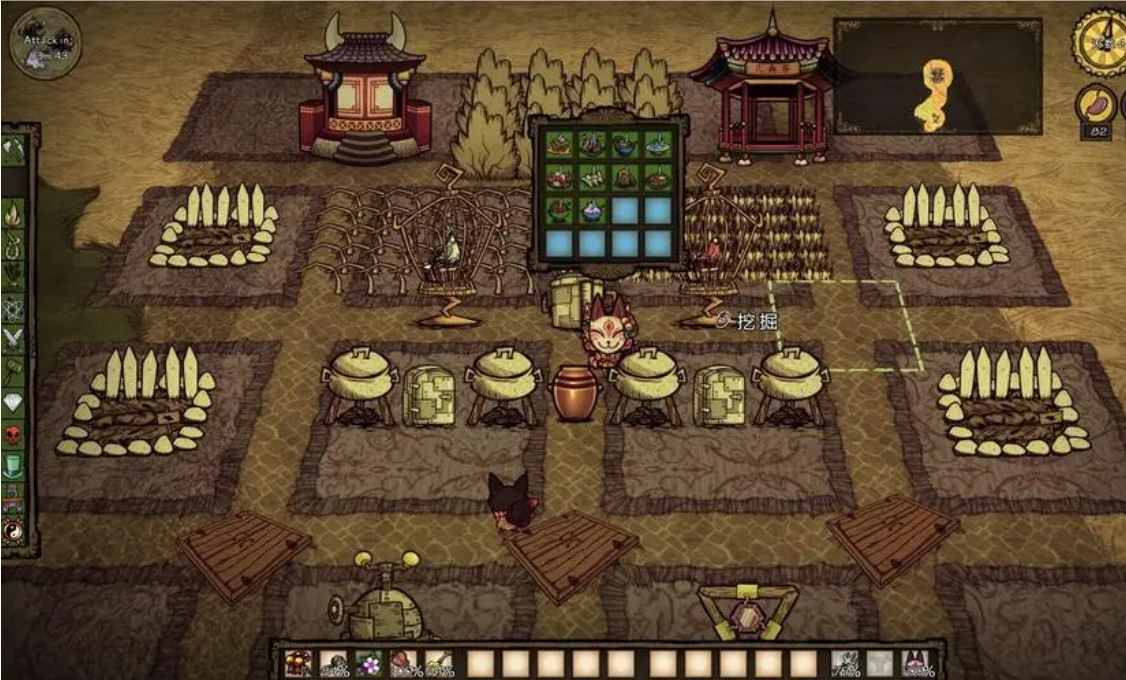Select the purple flower inventory slot
The height and width of the screenshot is (680, 1126).
(367, 664)
